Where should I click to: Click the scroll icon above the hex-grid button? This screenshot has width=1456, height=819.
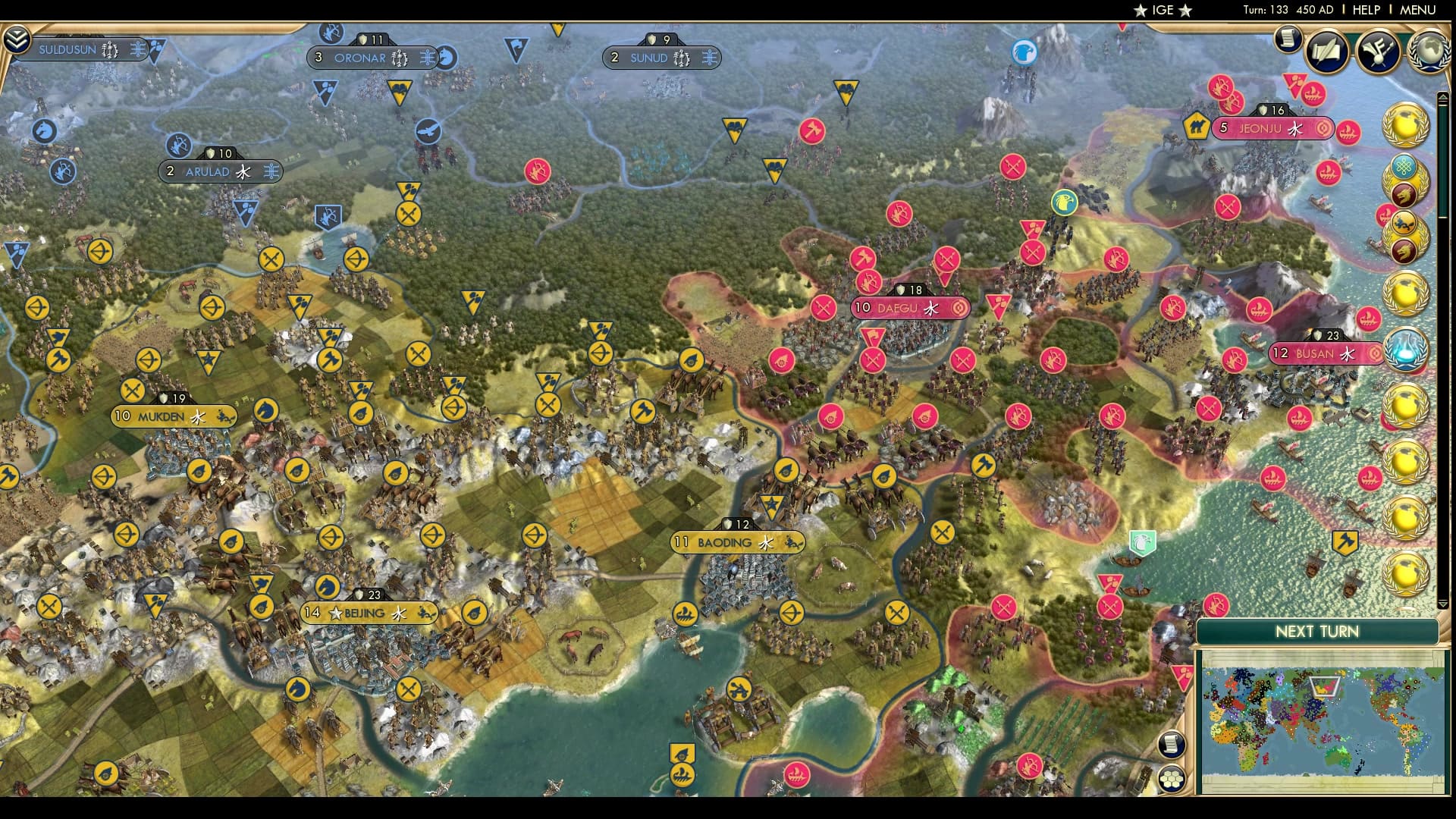(x=1172, y=744)
